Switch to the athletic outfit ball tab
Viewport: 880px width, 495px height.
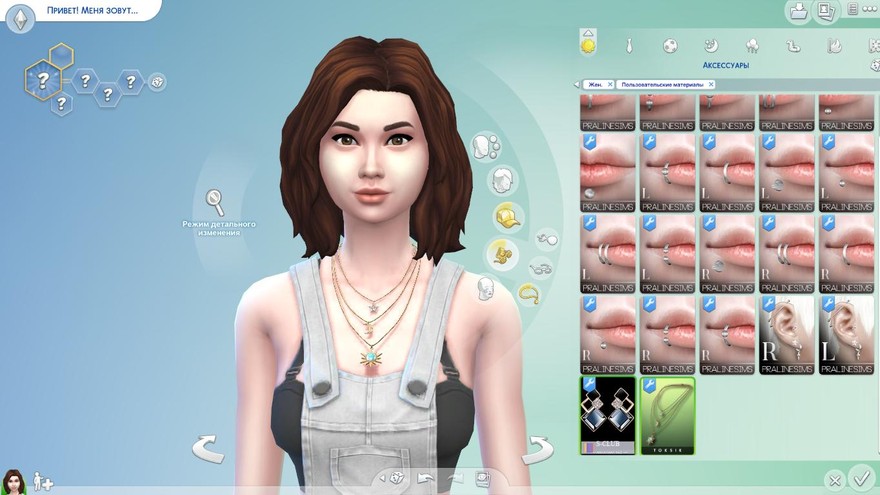[670, 45]
